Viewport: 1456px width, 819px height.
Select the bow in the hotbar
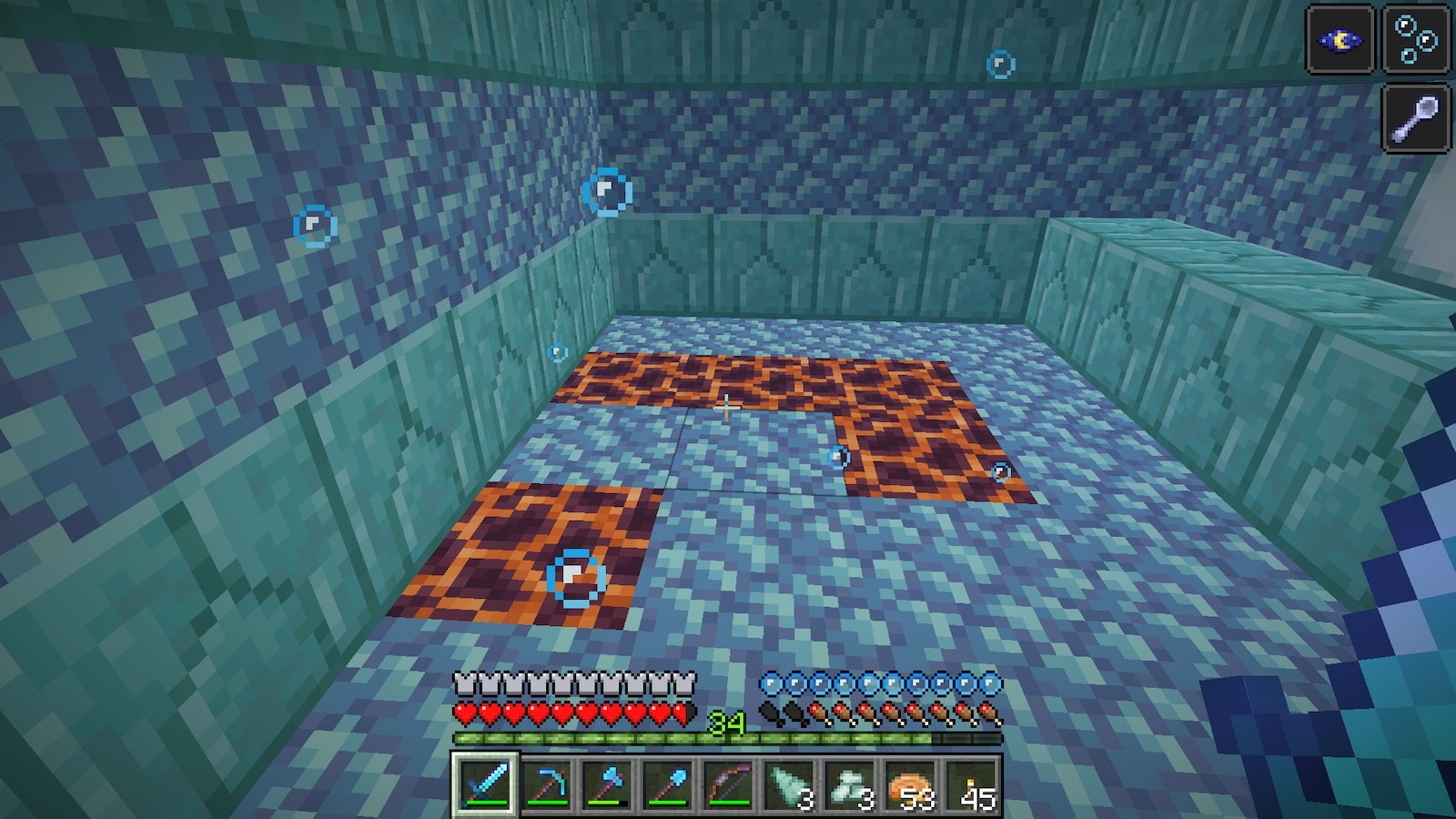point(728,784)
